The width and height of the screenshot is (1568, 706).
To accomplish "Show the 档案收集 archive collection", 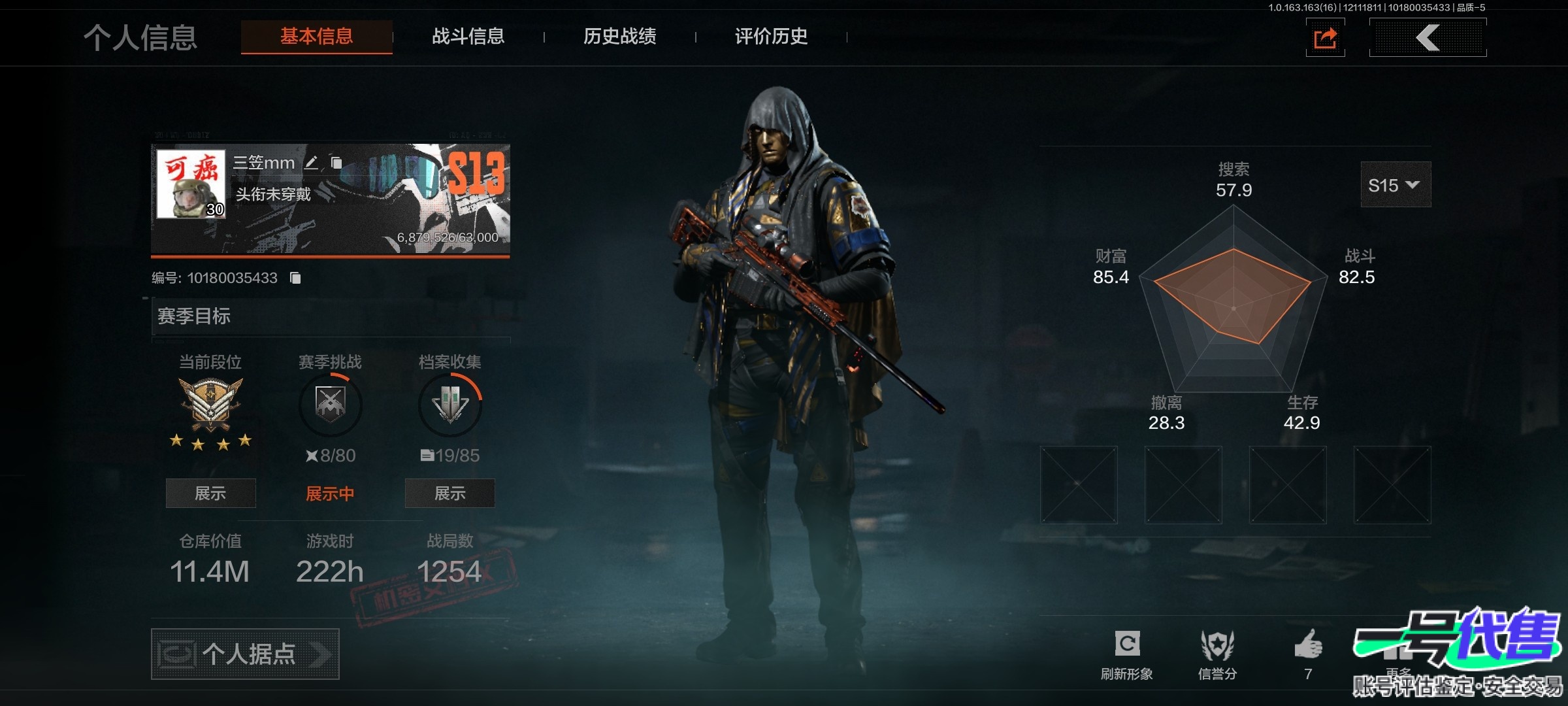I will (449, 494).
